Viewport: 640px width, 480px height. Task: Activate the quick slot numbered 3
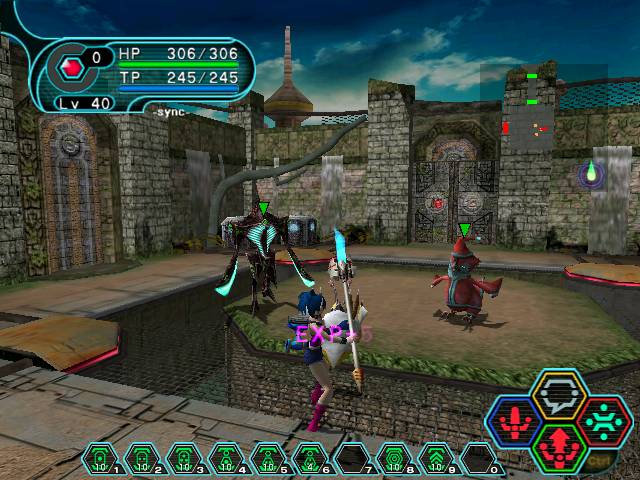point(184,458)
